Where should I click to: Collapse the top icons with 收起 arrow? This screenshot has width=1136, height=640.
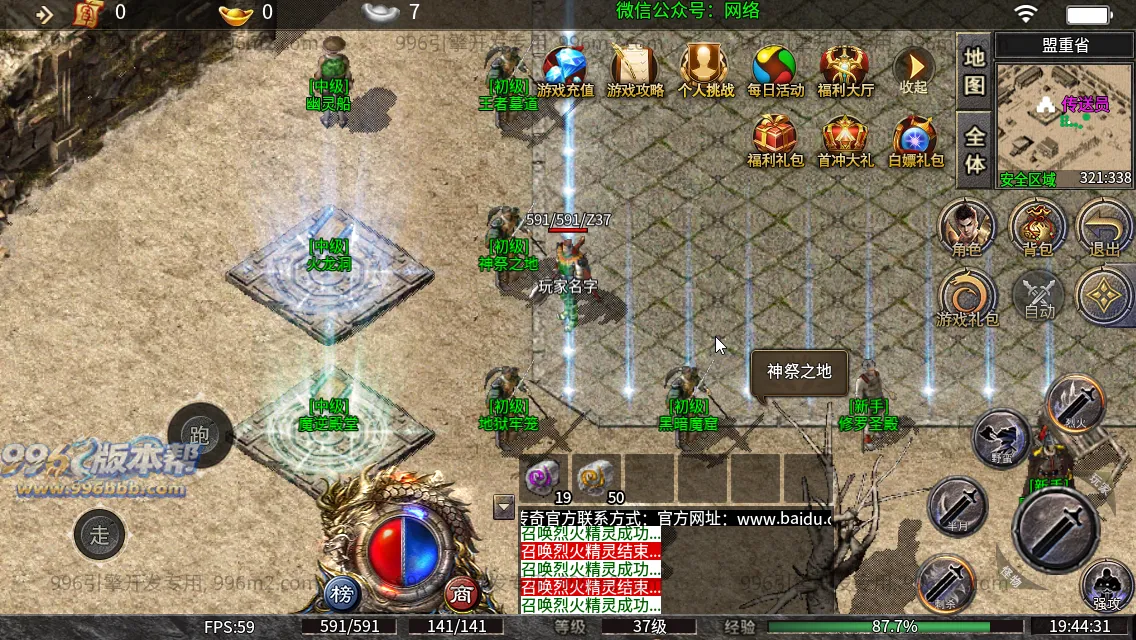913,68
